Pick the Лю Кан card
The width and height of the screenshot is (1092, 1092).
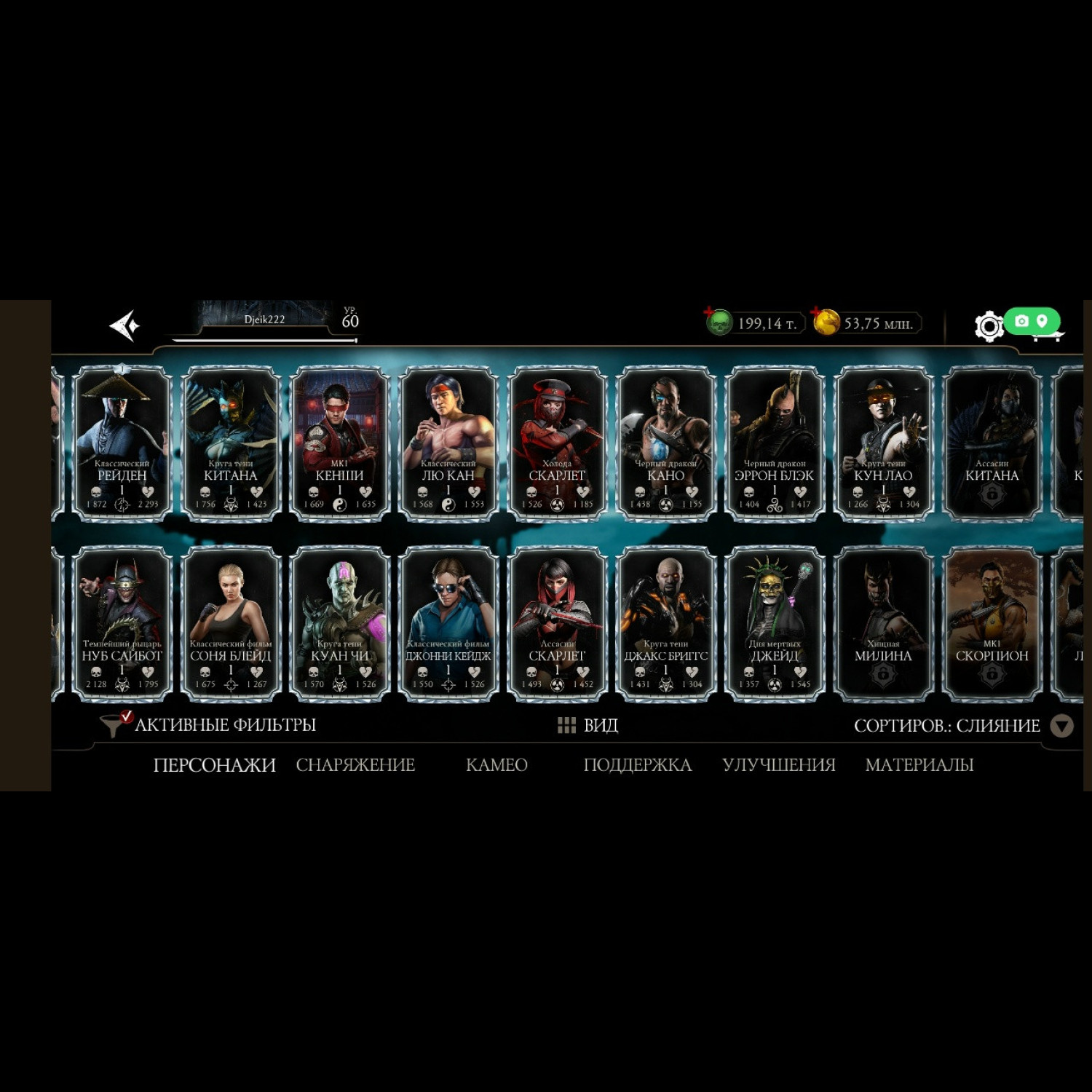coord(448,443)
